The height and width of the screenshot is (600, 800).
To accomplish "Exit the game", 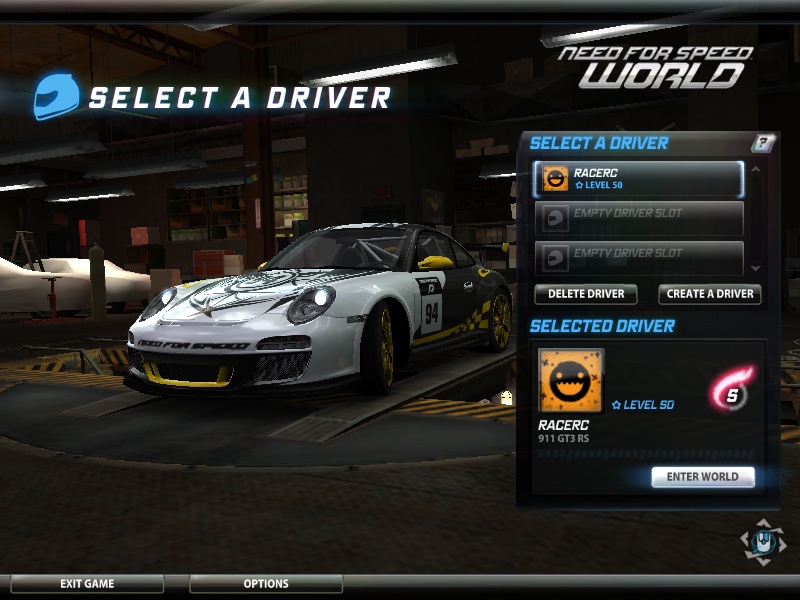I will pos(87,584).
